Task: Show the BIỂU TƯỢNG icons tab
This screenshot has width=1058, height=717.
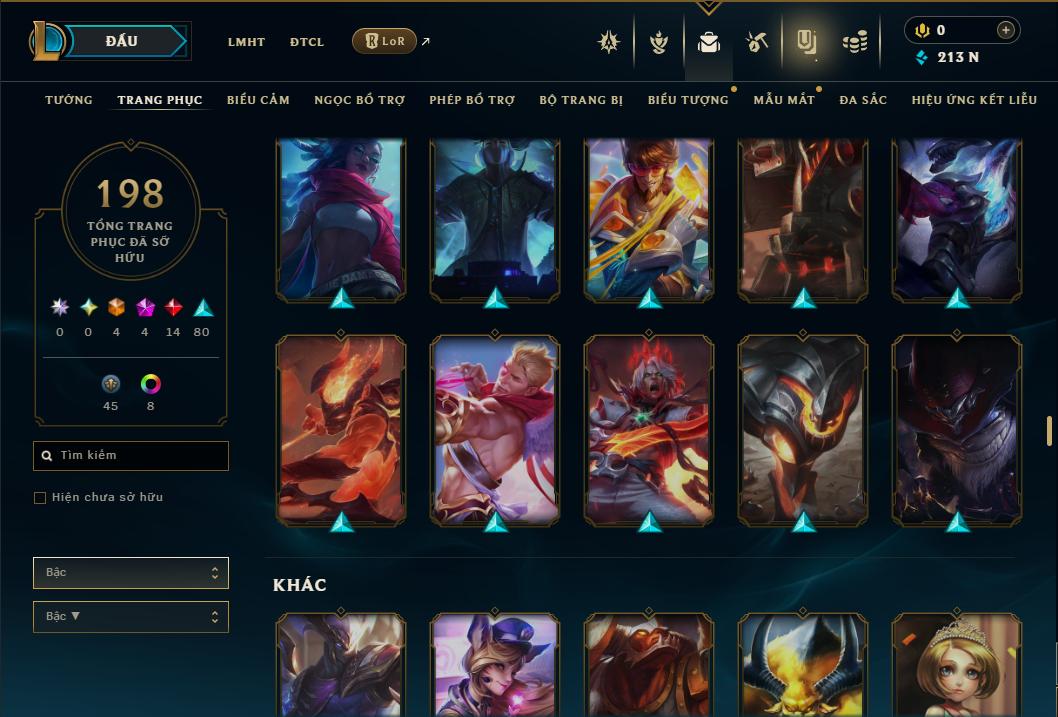Action: 688,100
